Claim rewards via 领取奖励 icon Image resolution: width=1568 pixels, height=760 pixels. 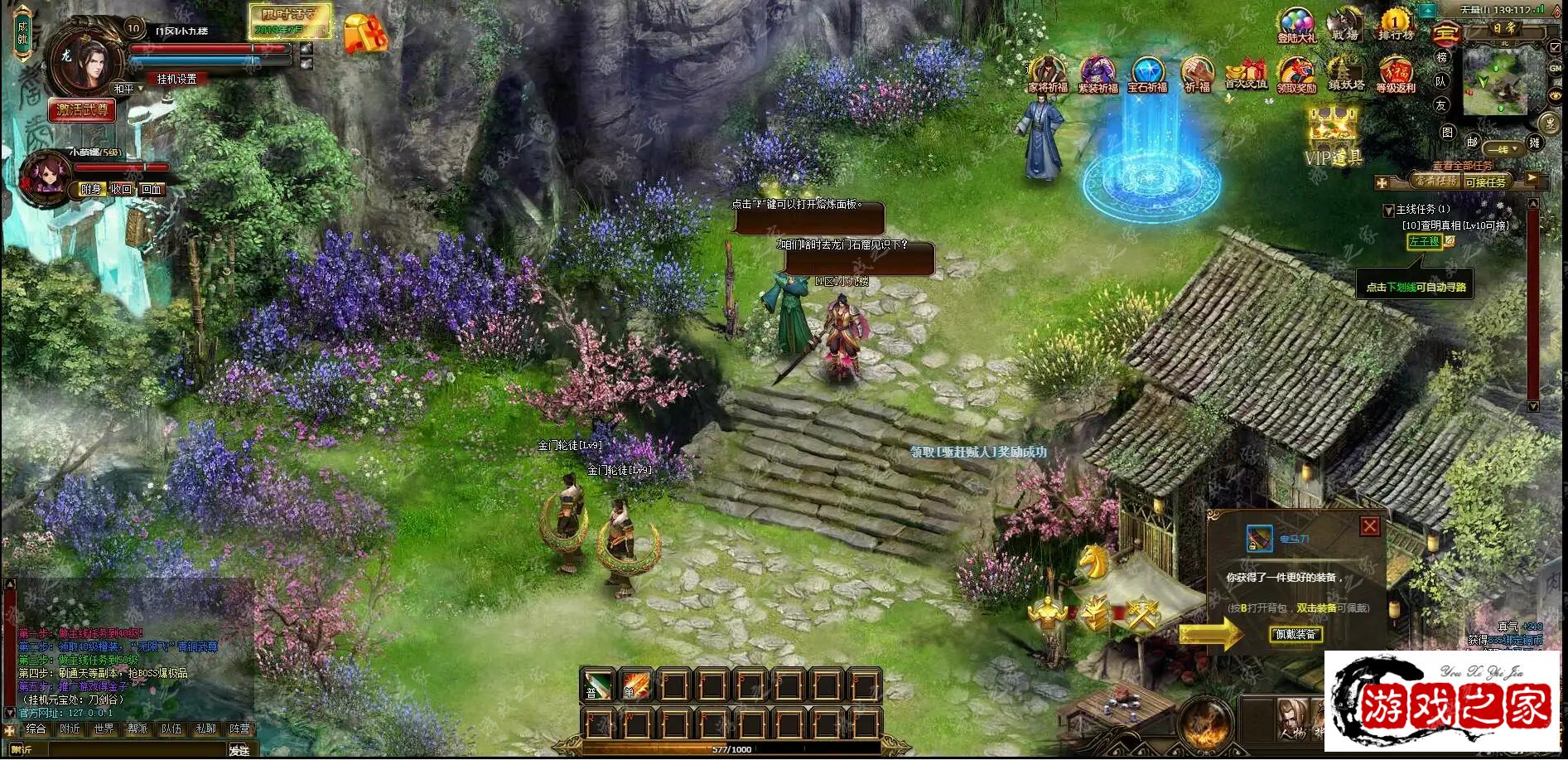(x=1296, y=75)
